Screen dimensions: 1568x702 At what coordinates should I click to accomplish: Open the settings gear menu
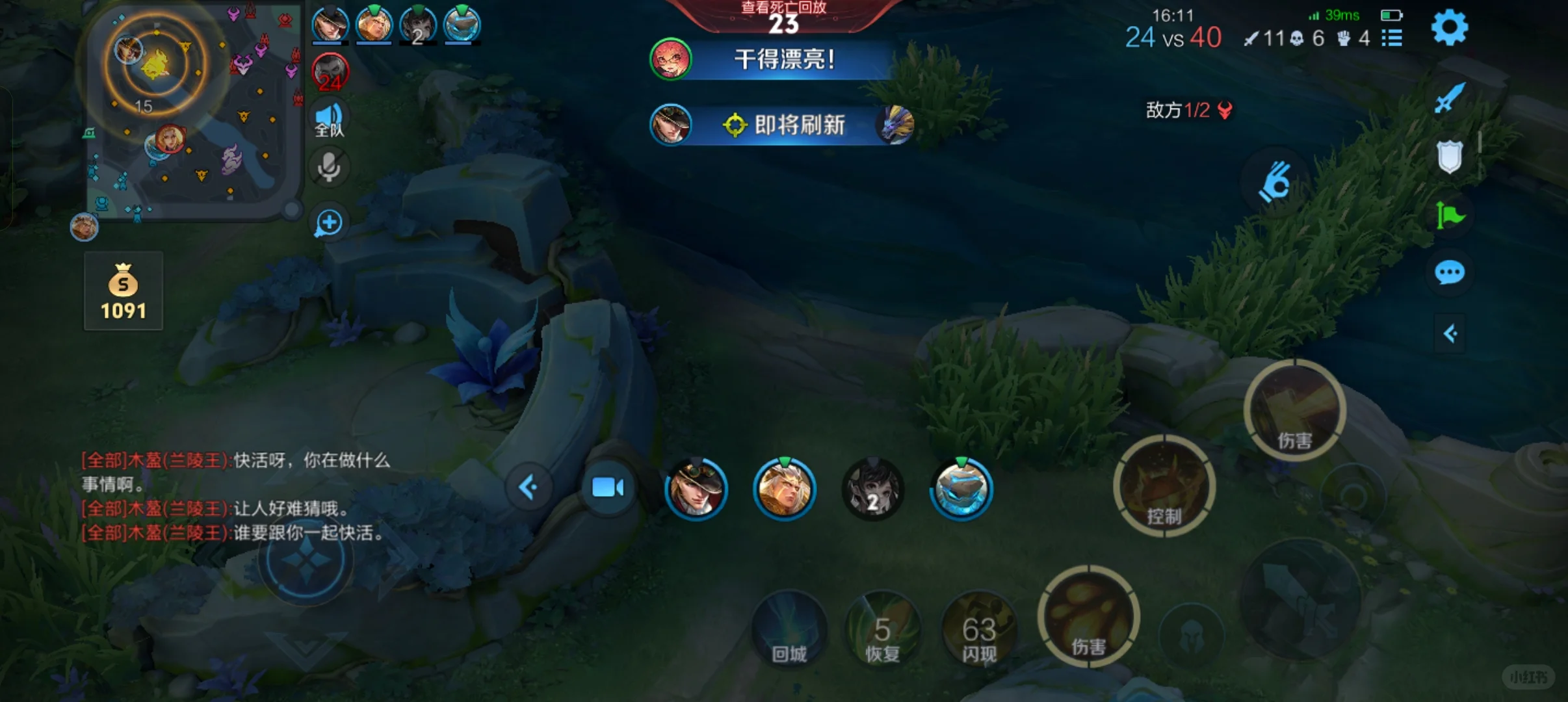pyautogui.click(x=1449, y=28)
